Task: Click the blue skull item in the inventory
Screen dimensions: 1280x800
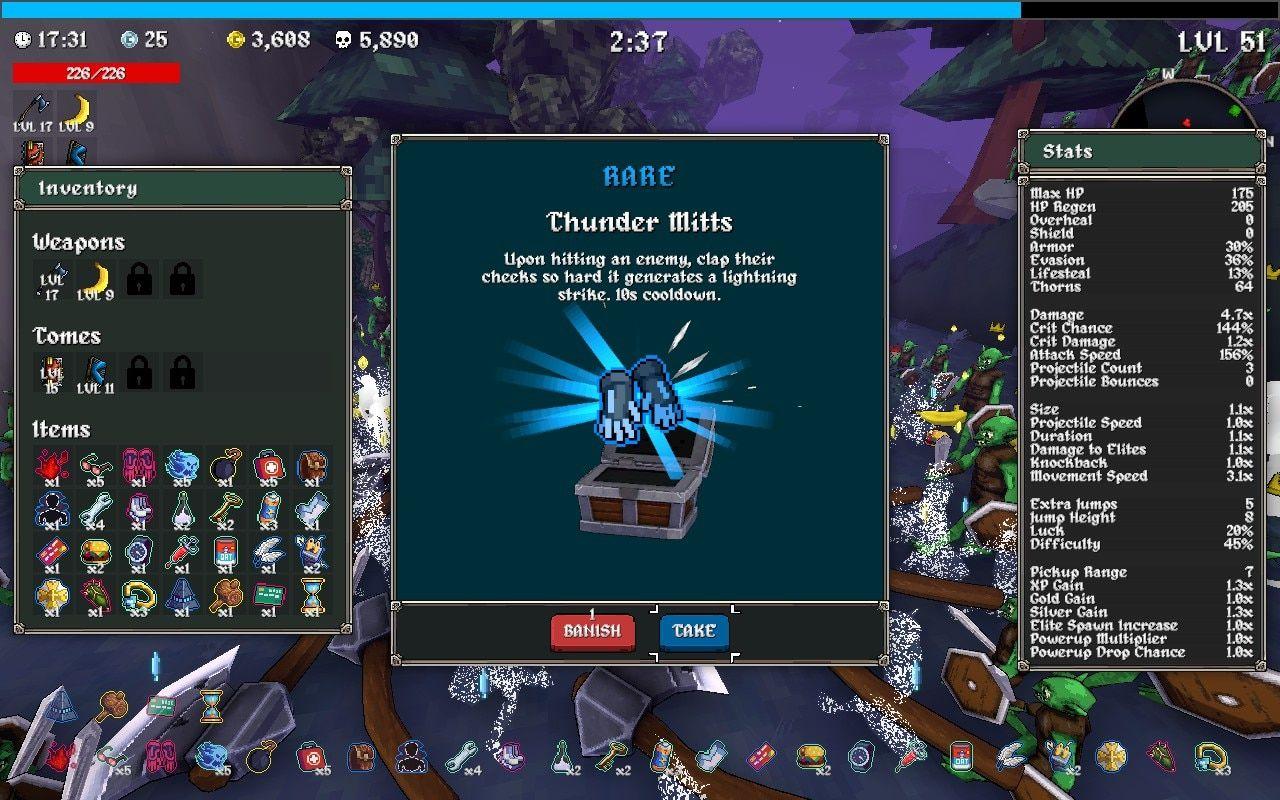Action: click(182, 467)
